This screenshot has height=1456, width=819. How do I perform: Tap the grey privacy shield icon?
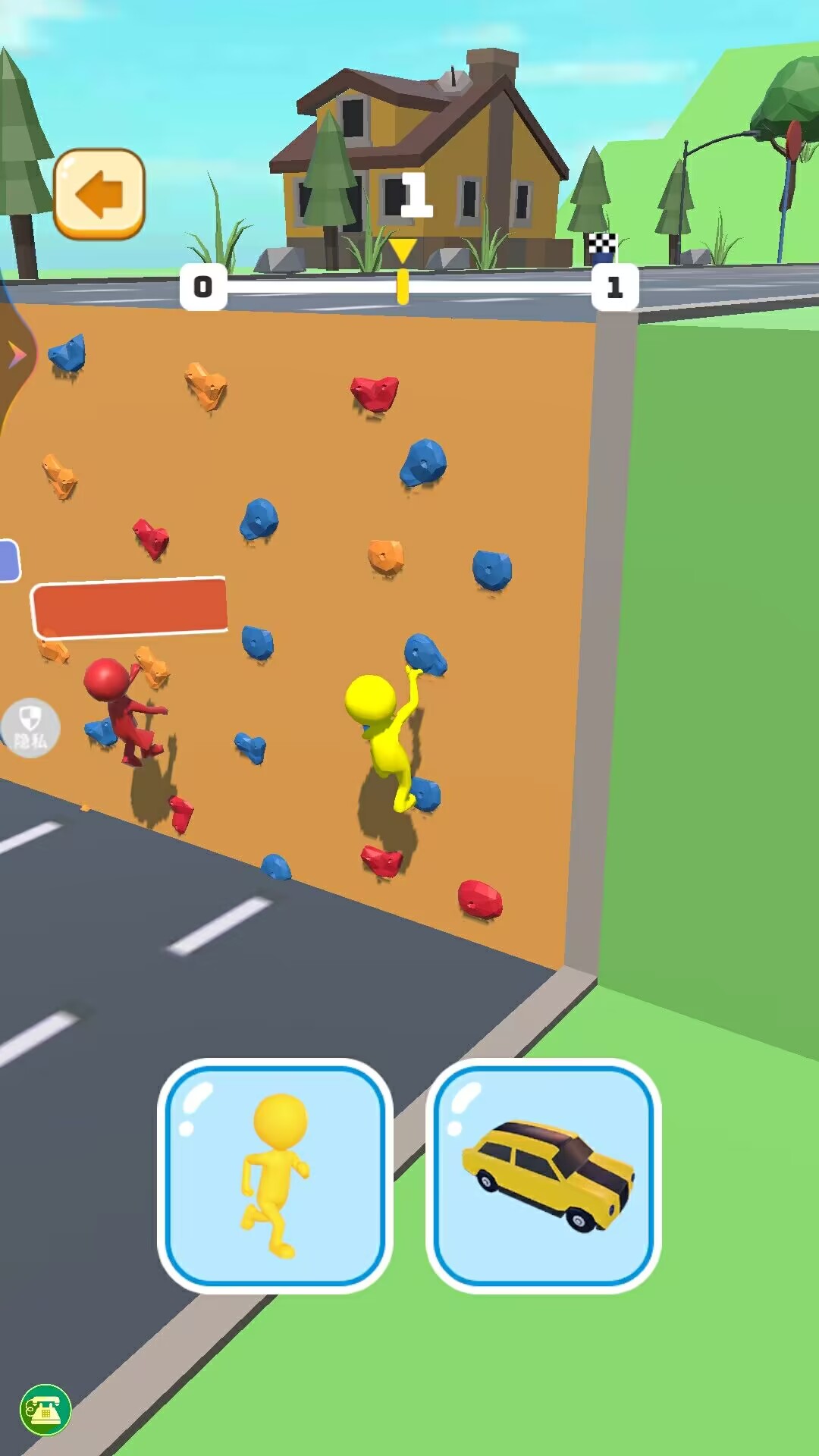click(31, 727)
